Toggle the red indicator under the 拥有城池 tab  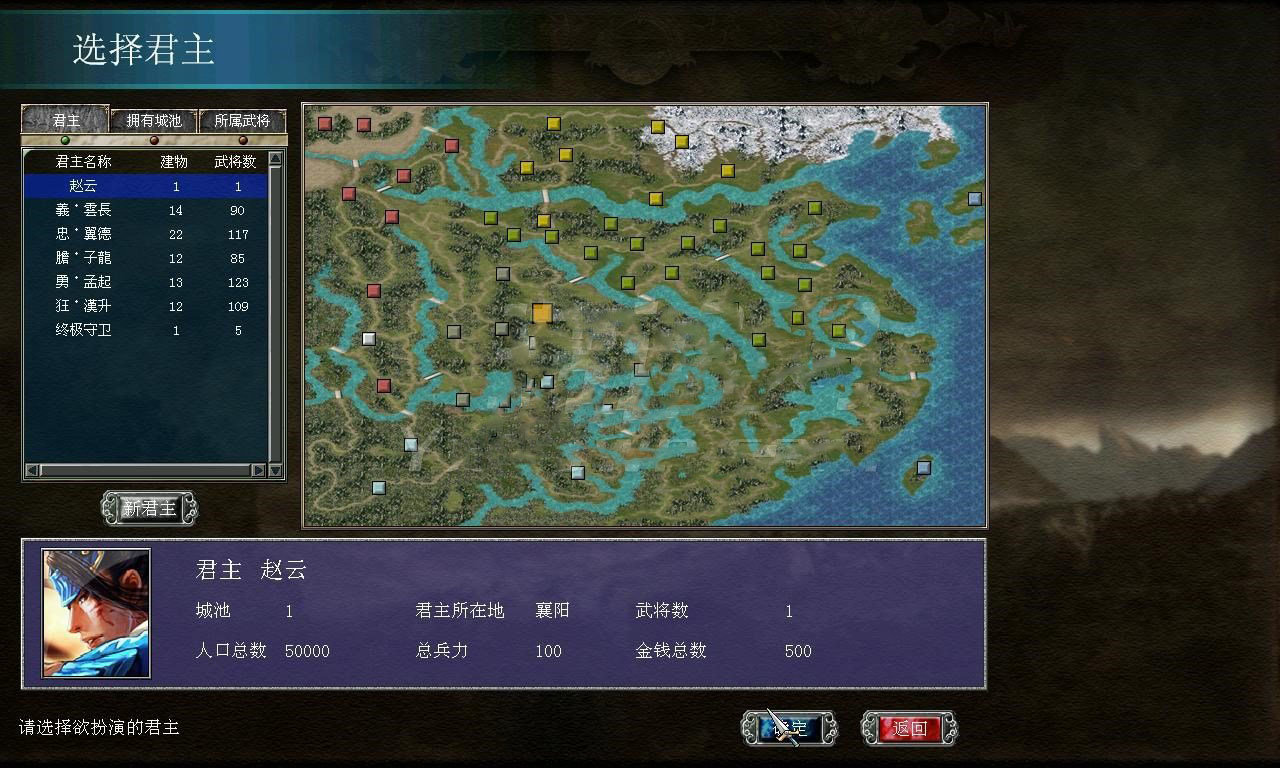point(152,141)
